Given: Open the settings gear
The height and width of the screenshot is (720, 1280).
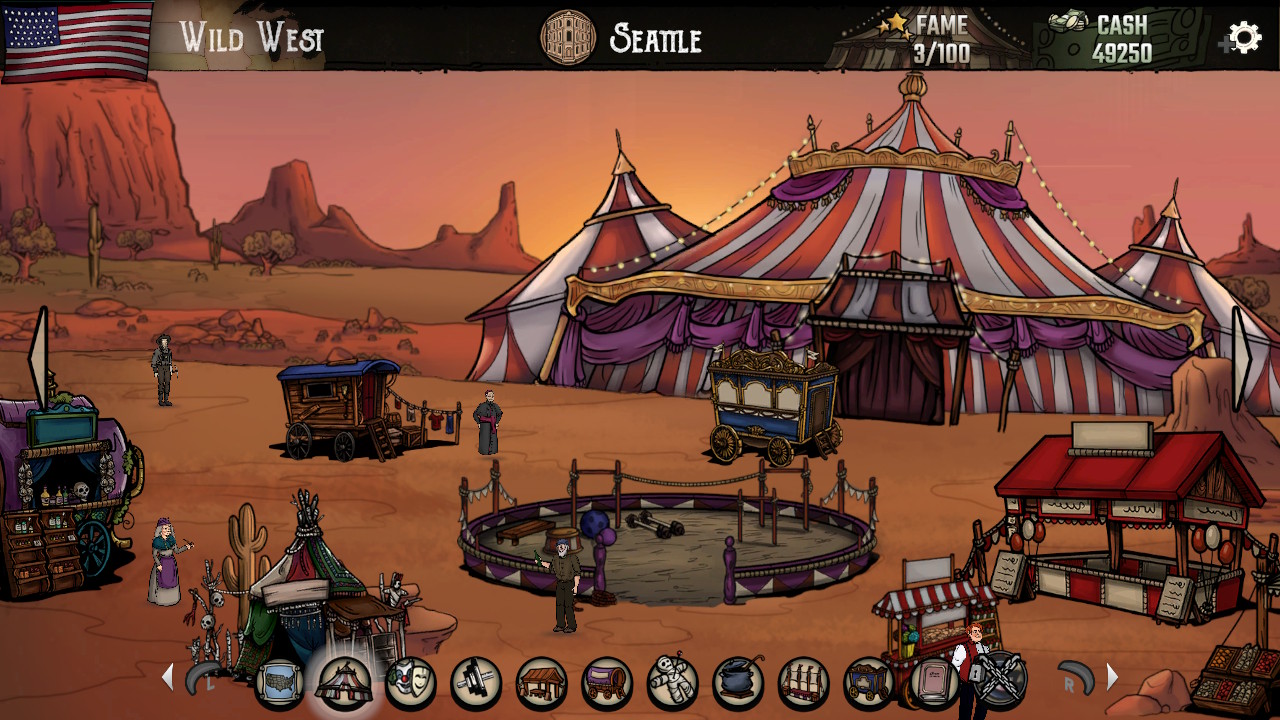Looking at the screenshot, I should pos(1243,38).
